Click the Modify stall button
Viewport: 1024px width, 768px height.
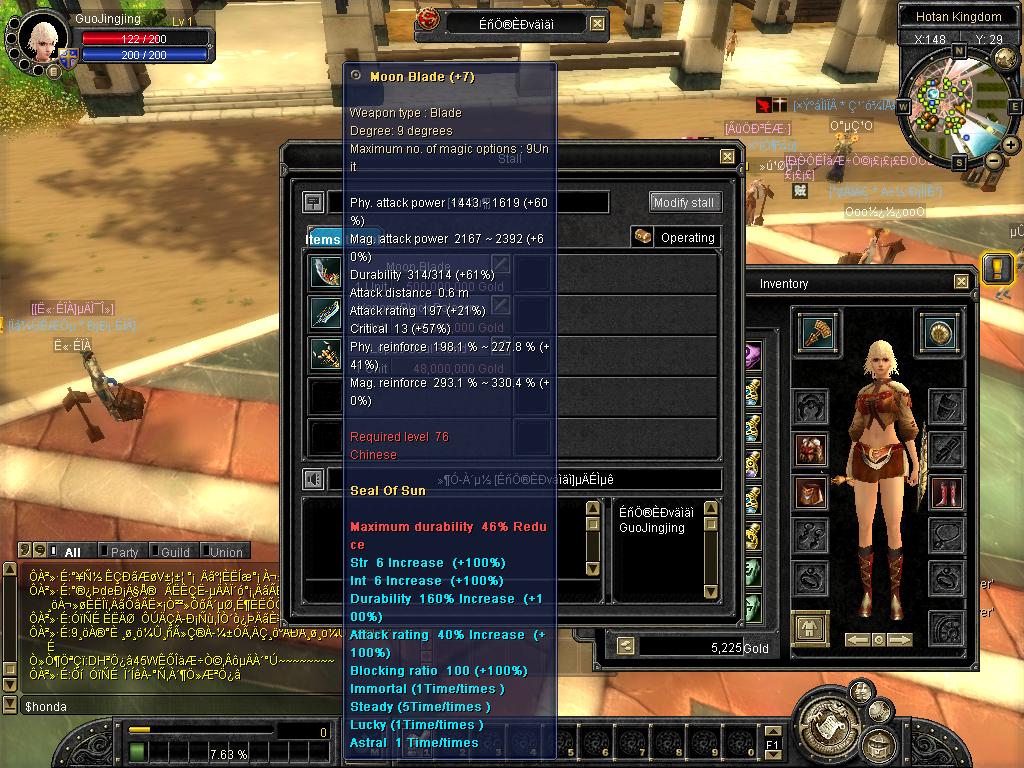click(x=684, y=202)
